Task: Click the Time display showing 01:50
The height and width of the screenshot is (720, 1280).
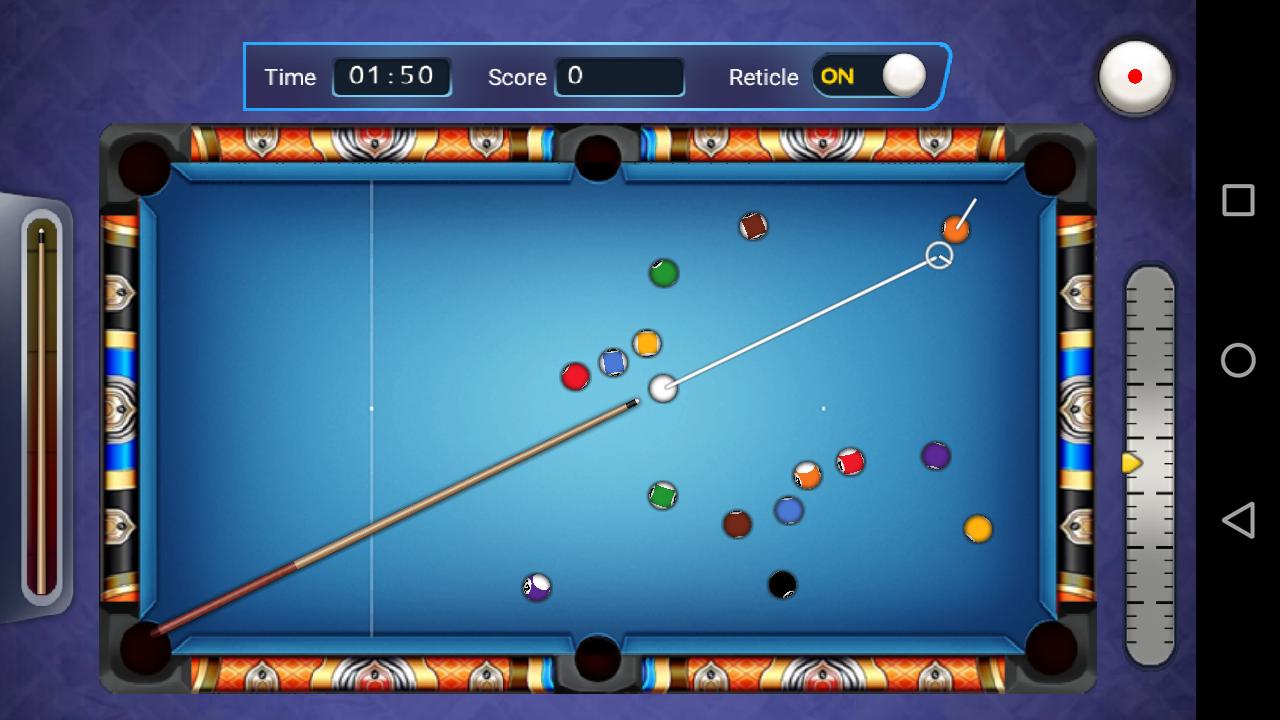Action: point(391,77)
